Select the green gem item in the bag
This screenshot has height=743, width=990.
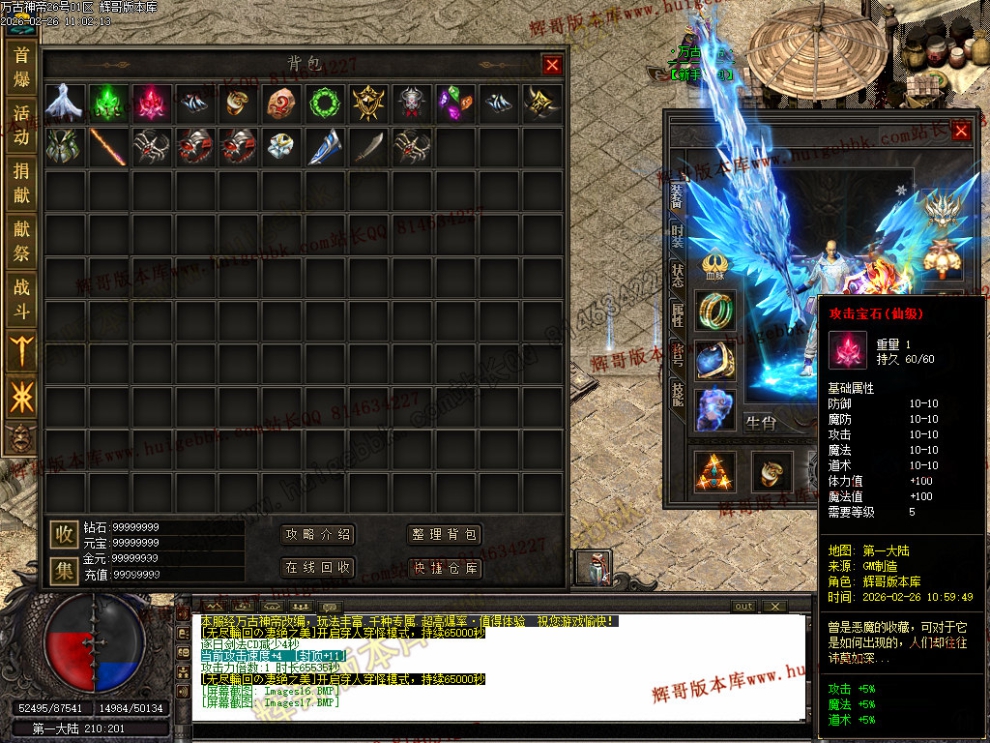point(107,102)
